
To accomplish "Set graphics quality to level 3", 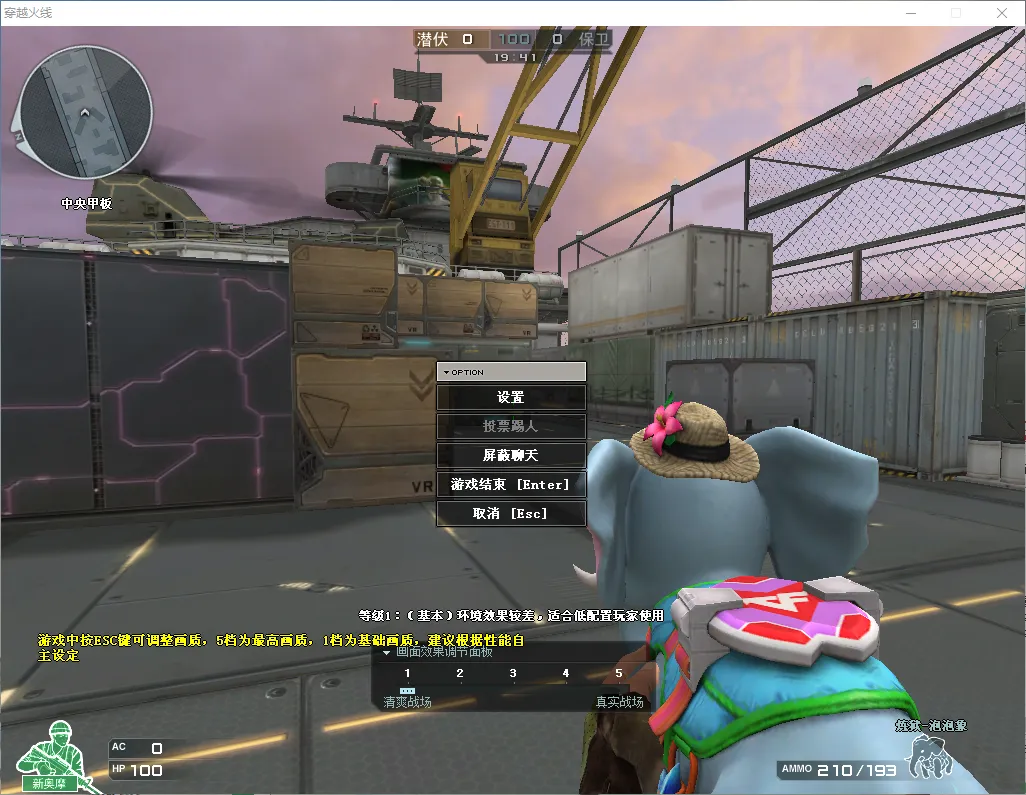I will click(x=513, y=674).
